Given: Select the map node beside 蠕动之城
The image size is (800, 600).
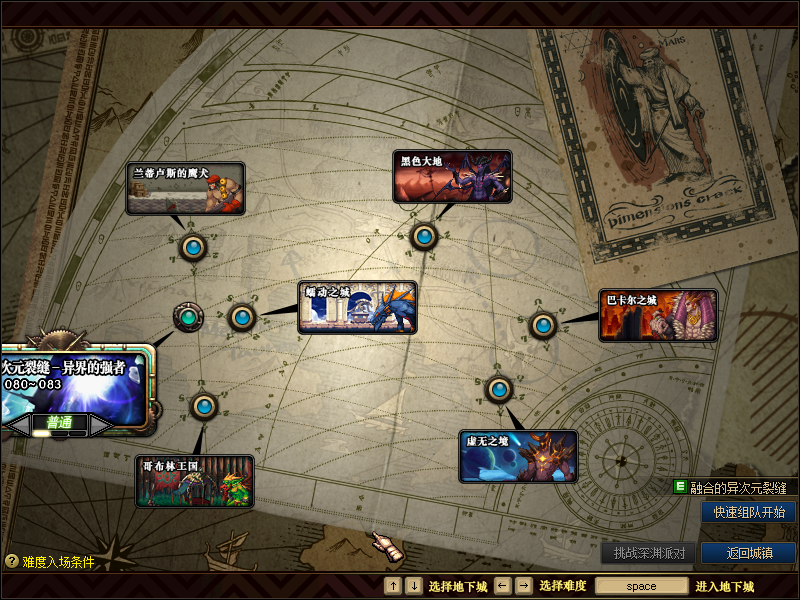Looking at the screenshot, I should [x=241, y=318].
